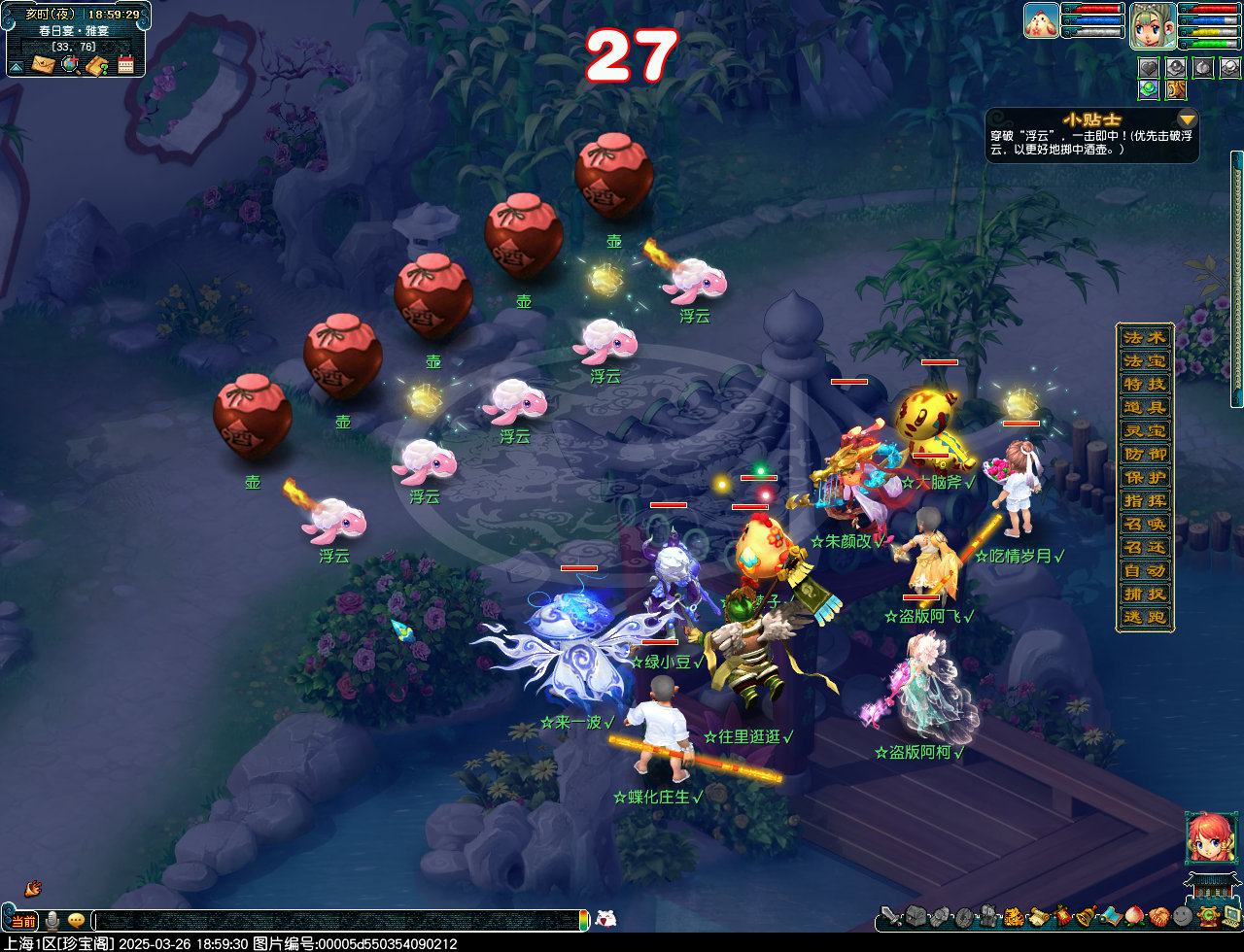This screenshot has width=1244, height=952.
Task: Click the green-haired character portrait
Action: coord(1153,25)
